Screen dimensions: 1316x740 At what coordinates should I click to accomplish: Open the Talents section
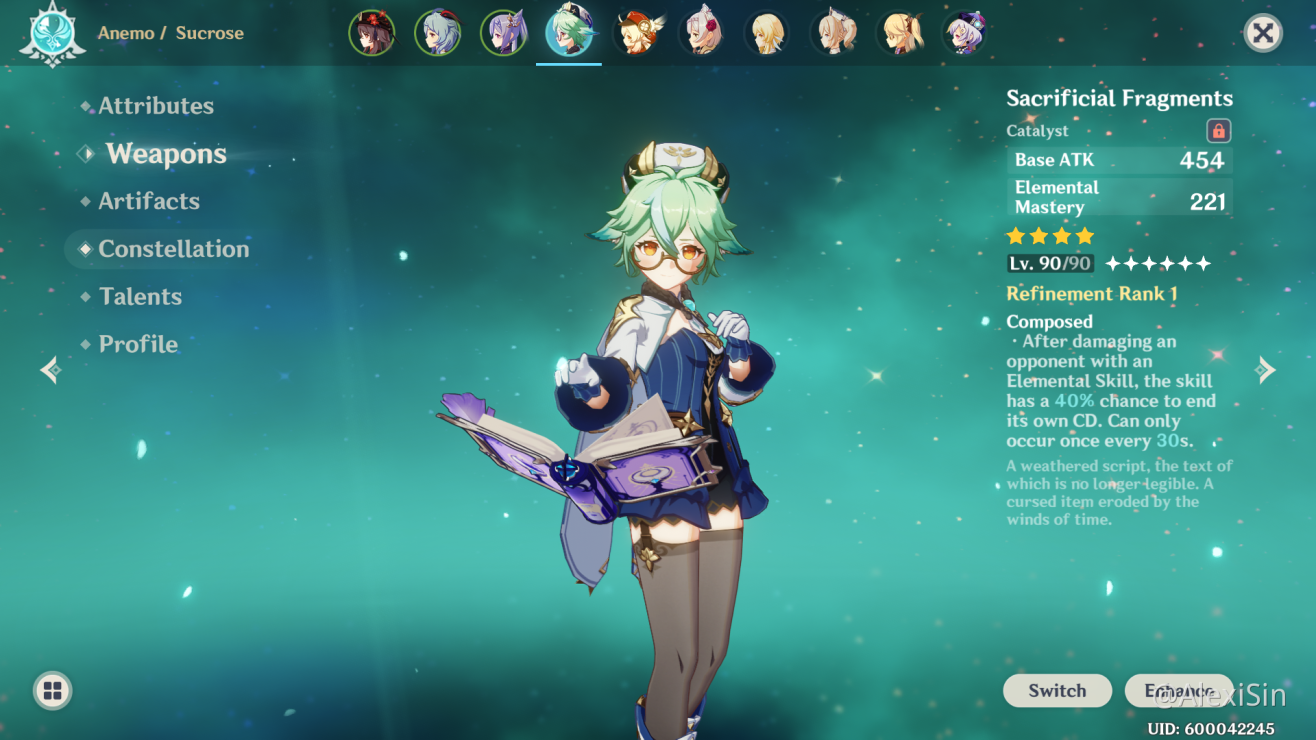(x=140, y=296)
